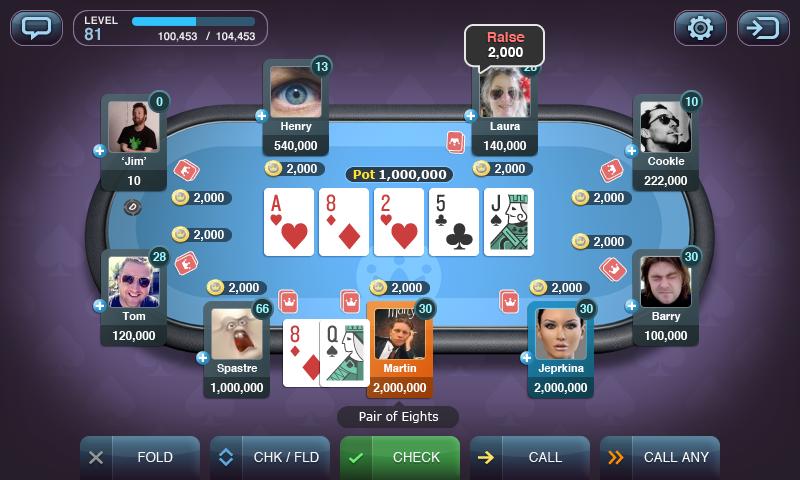Fold the current hand

(139, 457)
